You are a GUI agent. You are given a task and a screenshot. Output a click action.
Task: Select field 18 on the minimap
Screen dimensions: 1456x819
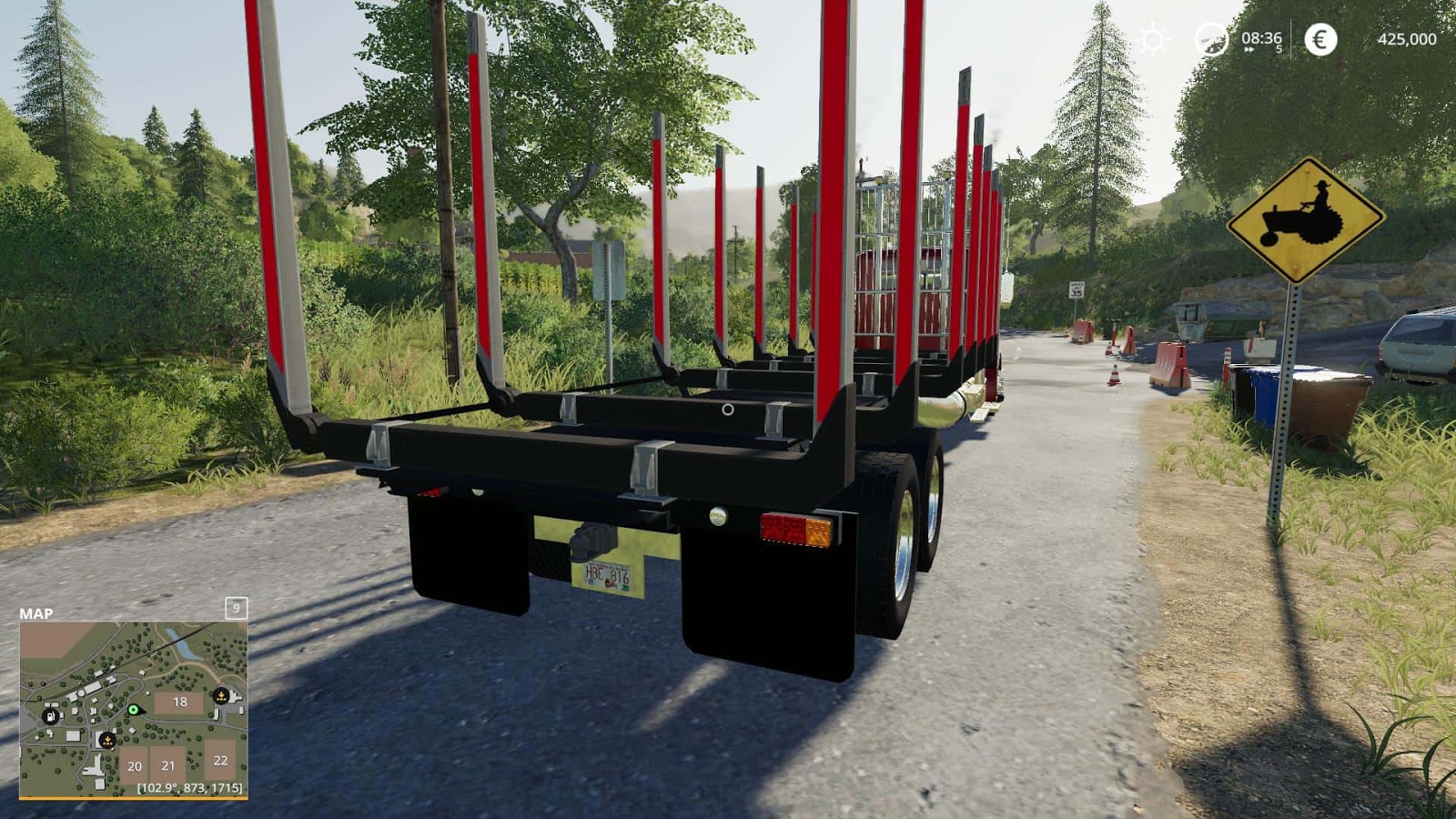(x=180, y=701)
